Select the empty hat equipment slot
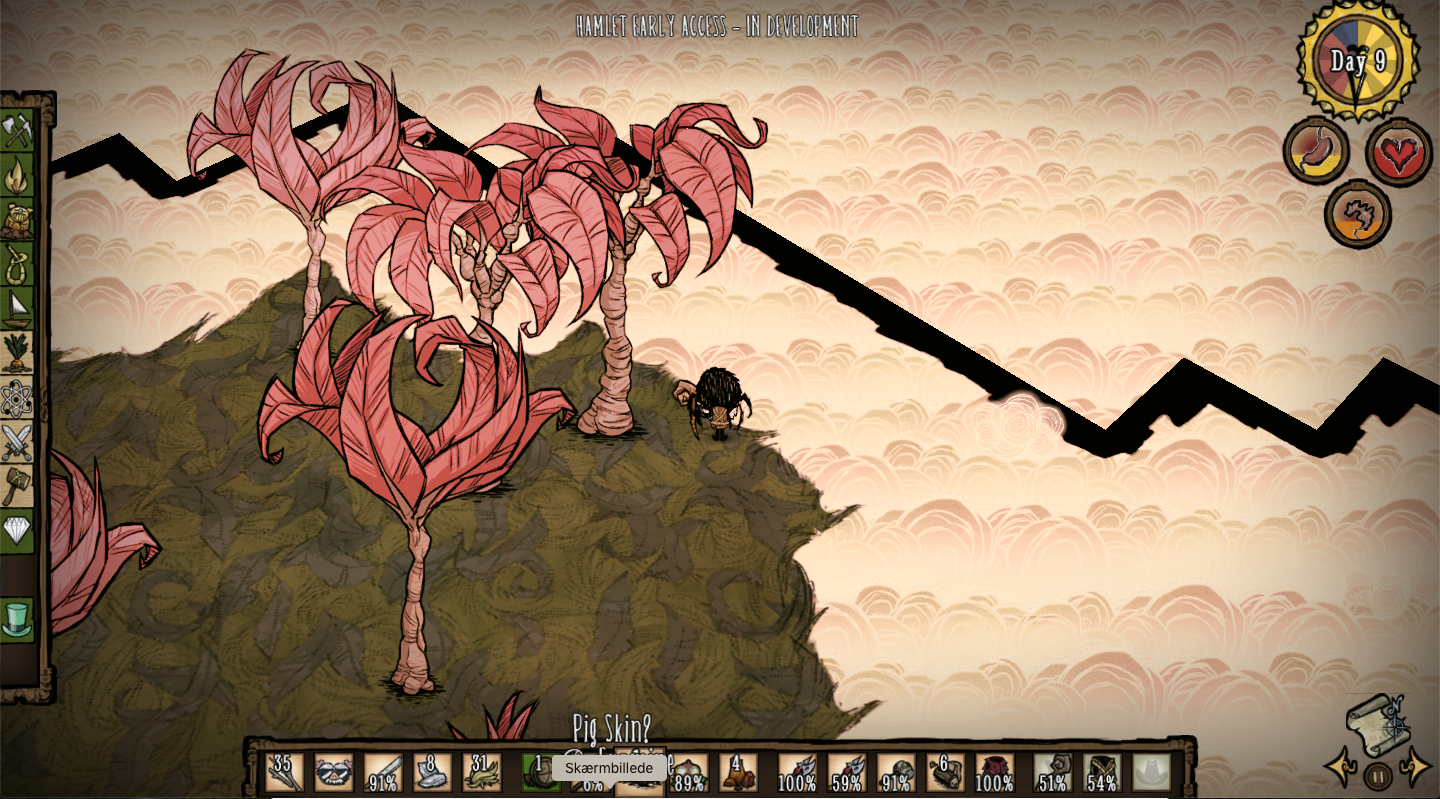The image size is (1440, 799). 1151,772
